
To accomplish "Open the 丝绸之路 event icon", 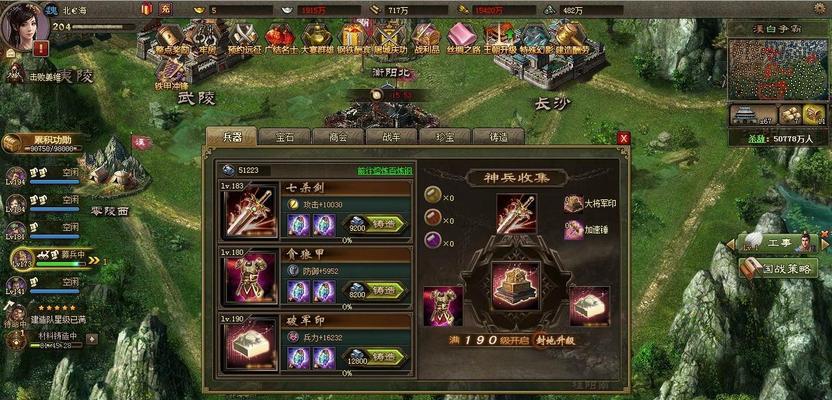I will [462, 38].
